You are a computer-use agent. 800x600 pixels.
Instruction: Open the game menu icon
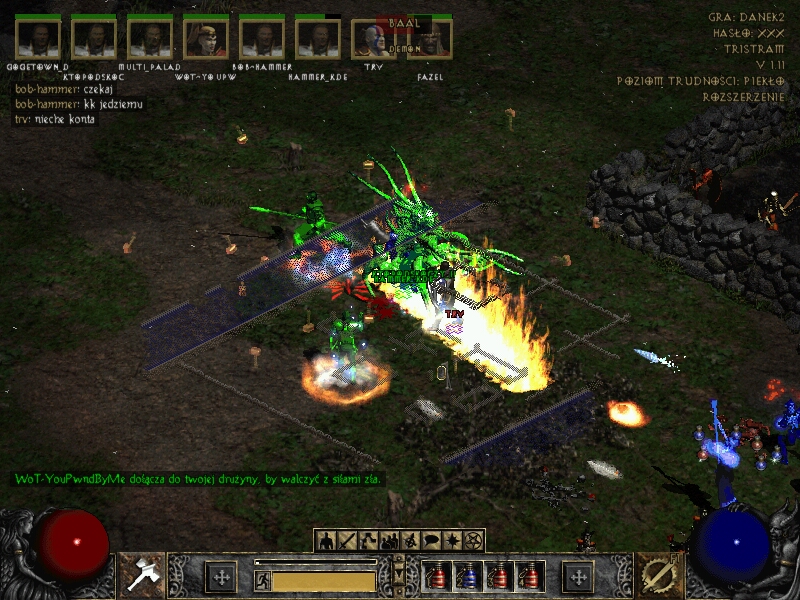[x=473, y=541]
